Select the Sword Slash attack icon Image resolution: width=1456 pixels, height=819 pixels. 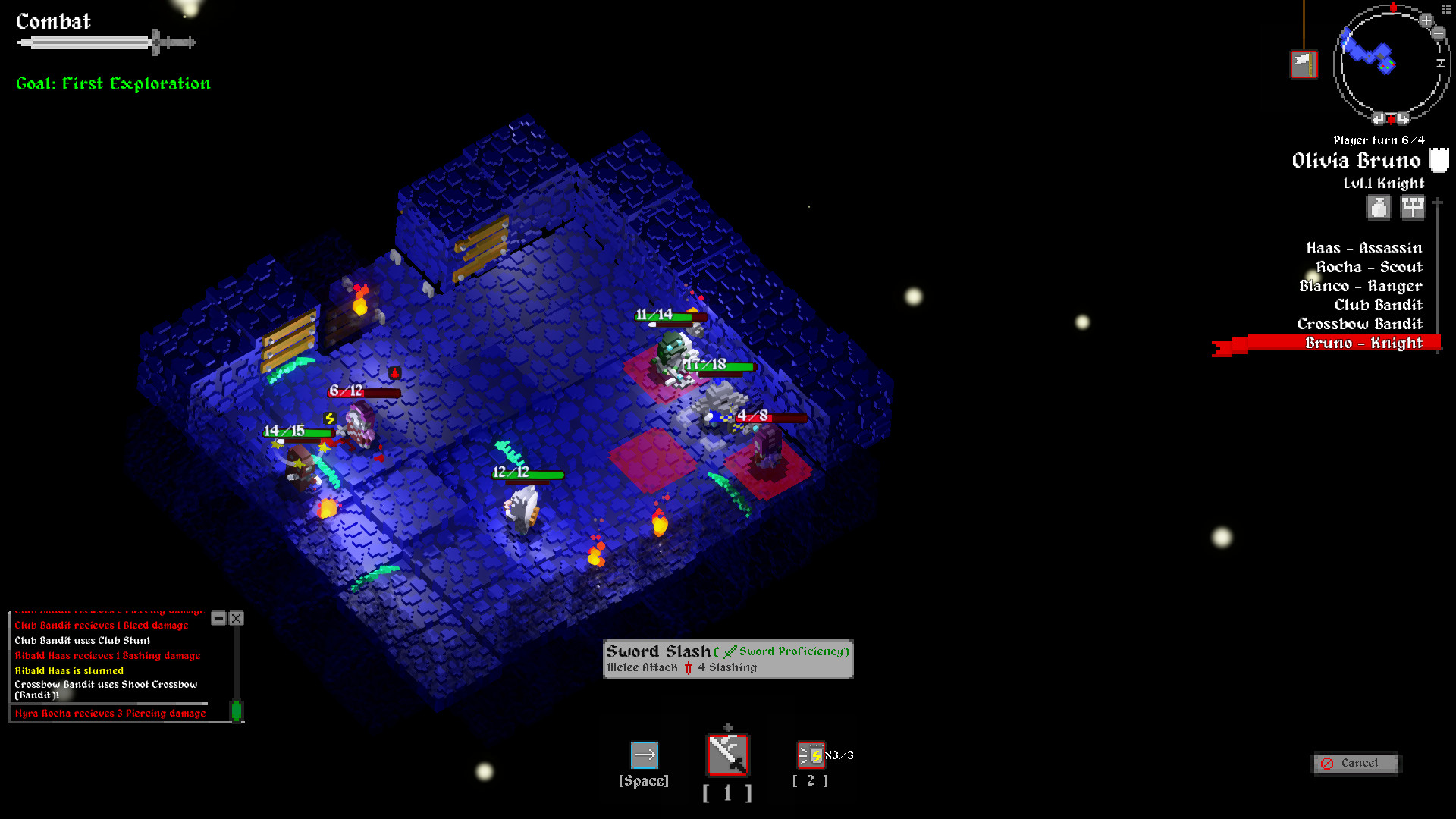(727, 754)
